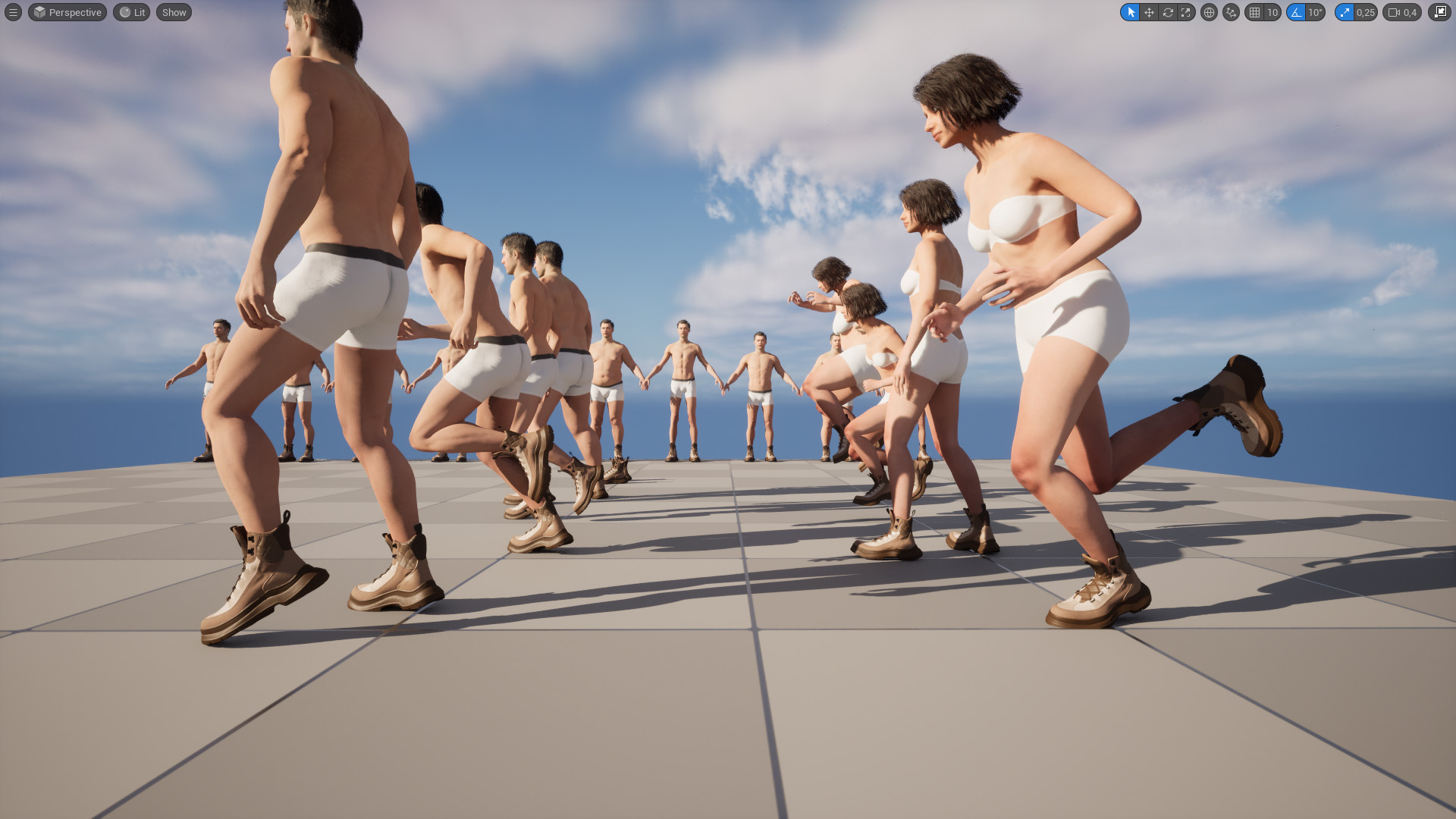Click the surface snapping icon
This screenshot has width=1456, height=819.
click(1230, 12)
